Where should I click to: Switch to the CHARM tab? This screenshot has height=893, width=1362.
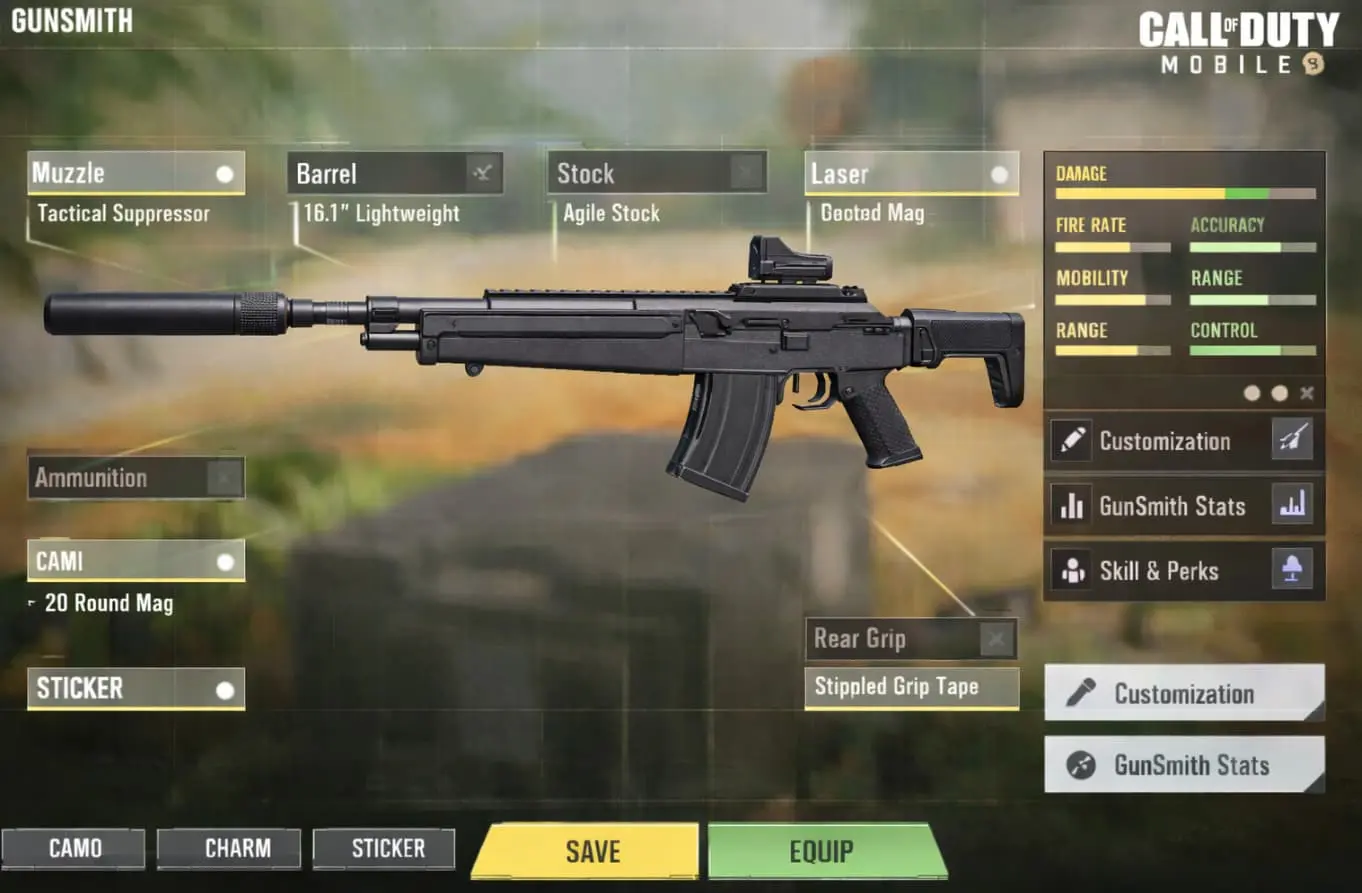click(228, 848)
